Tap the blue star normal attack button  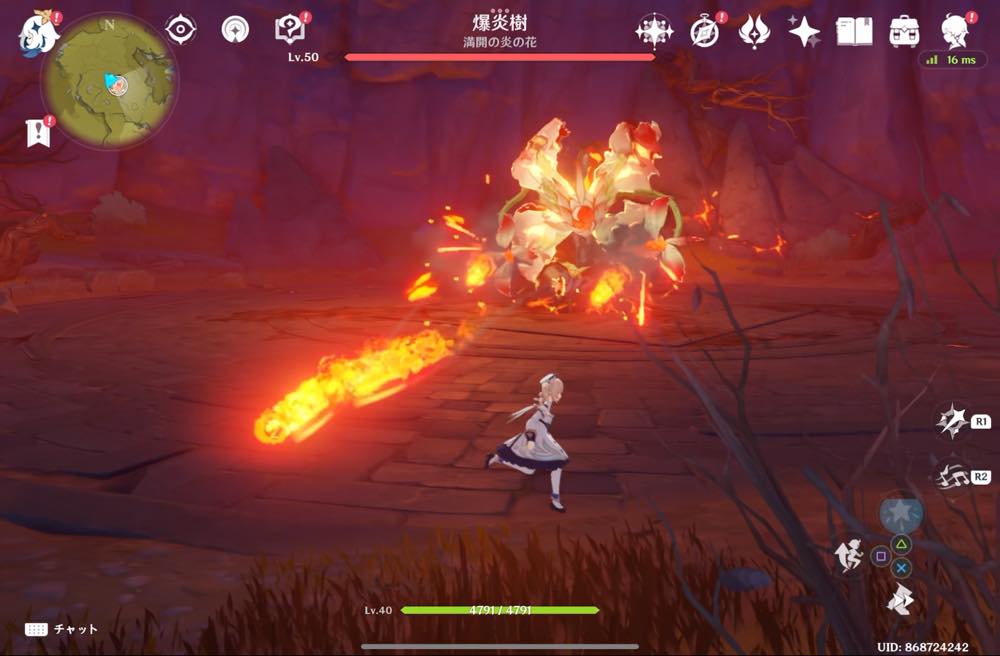tap(900, 515)
